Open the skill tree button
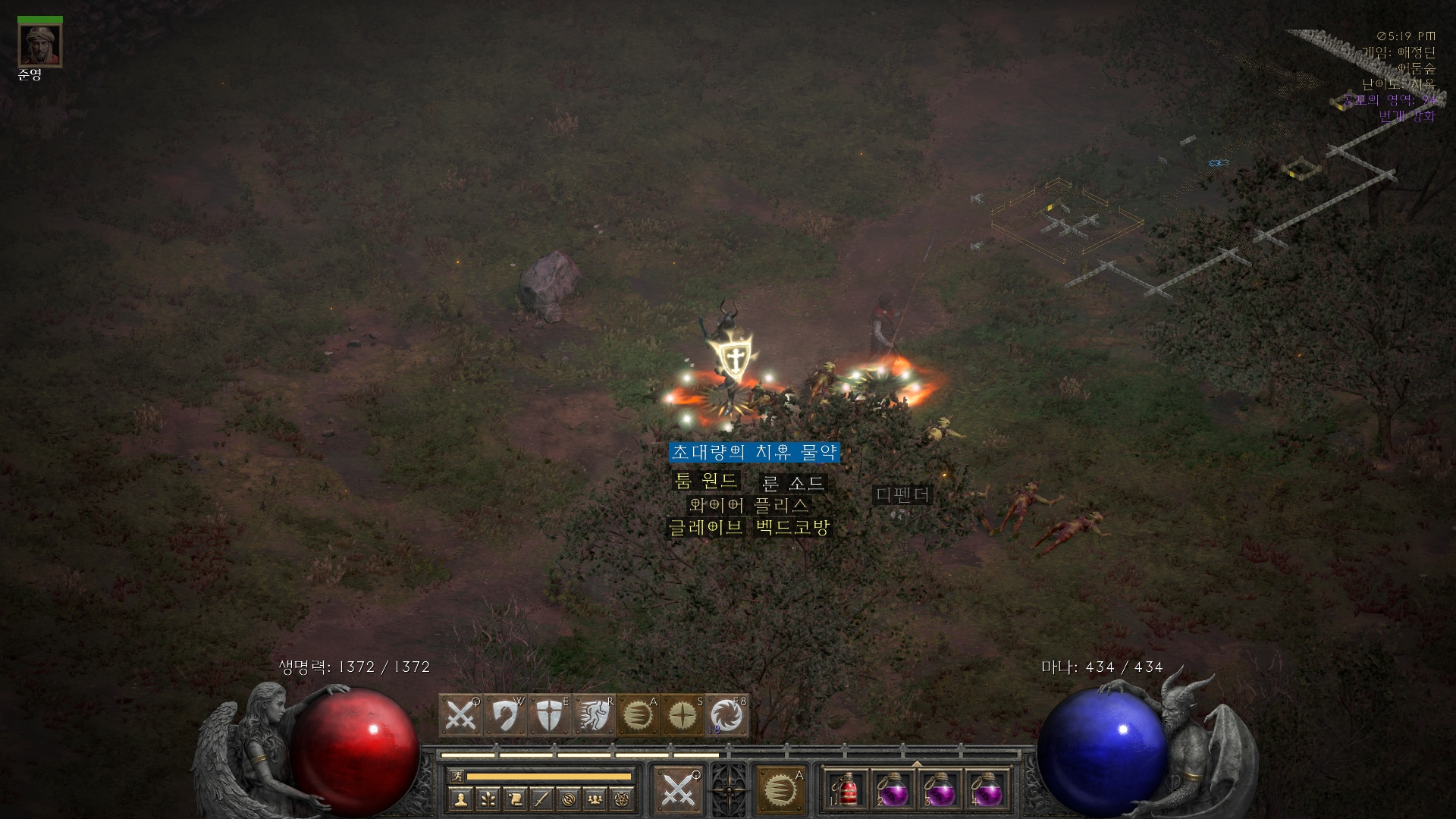 (488, 799)
